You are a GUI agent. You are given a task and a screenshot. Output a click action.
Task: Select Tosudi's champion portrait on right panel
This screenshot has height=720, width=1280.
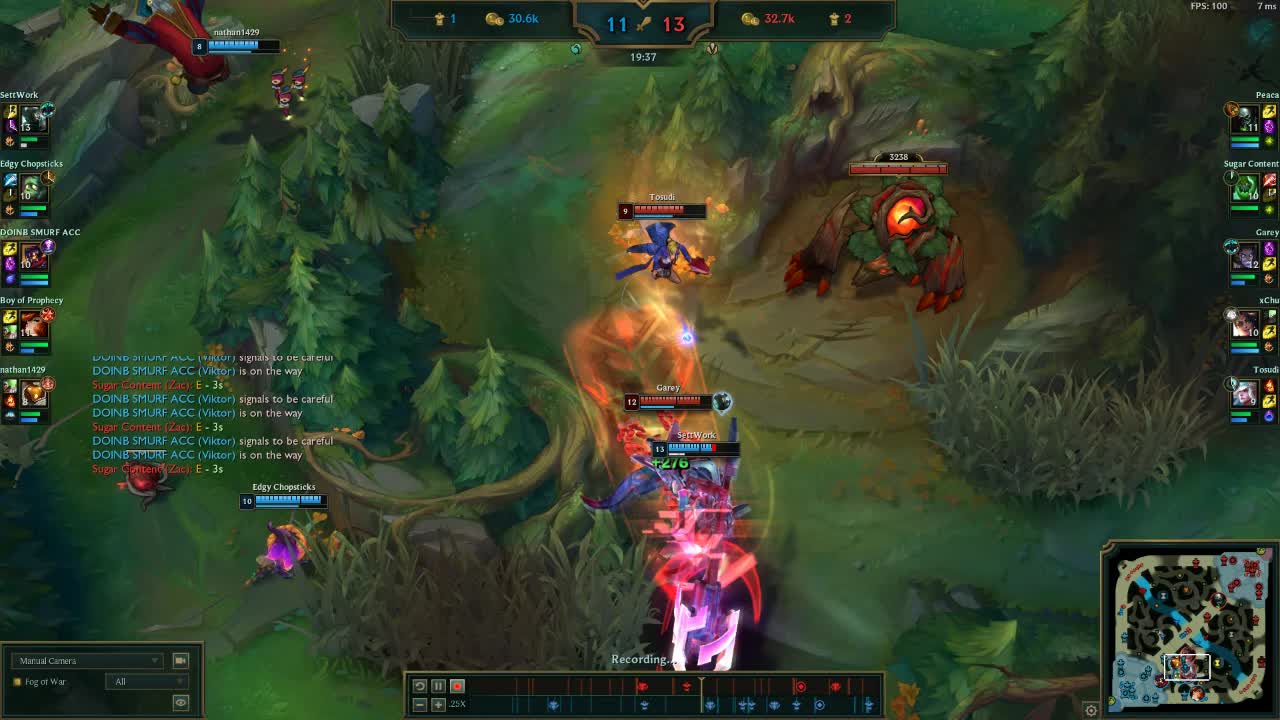1245,392
